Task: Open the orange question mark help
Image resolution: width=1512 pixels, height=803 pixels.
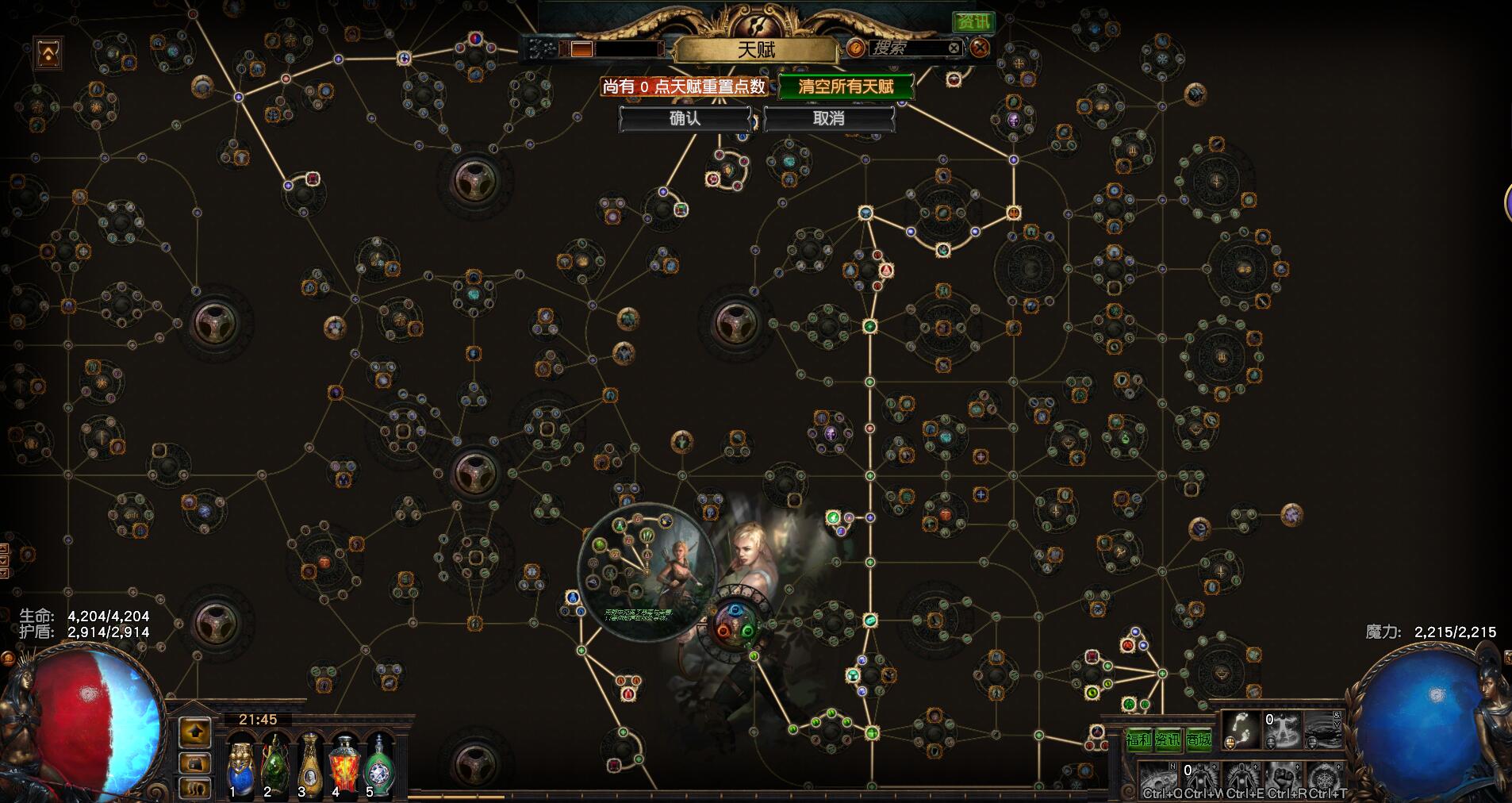Action: (x=855, y=48)
